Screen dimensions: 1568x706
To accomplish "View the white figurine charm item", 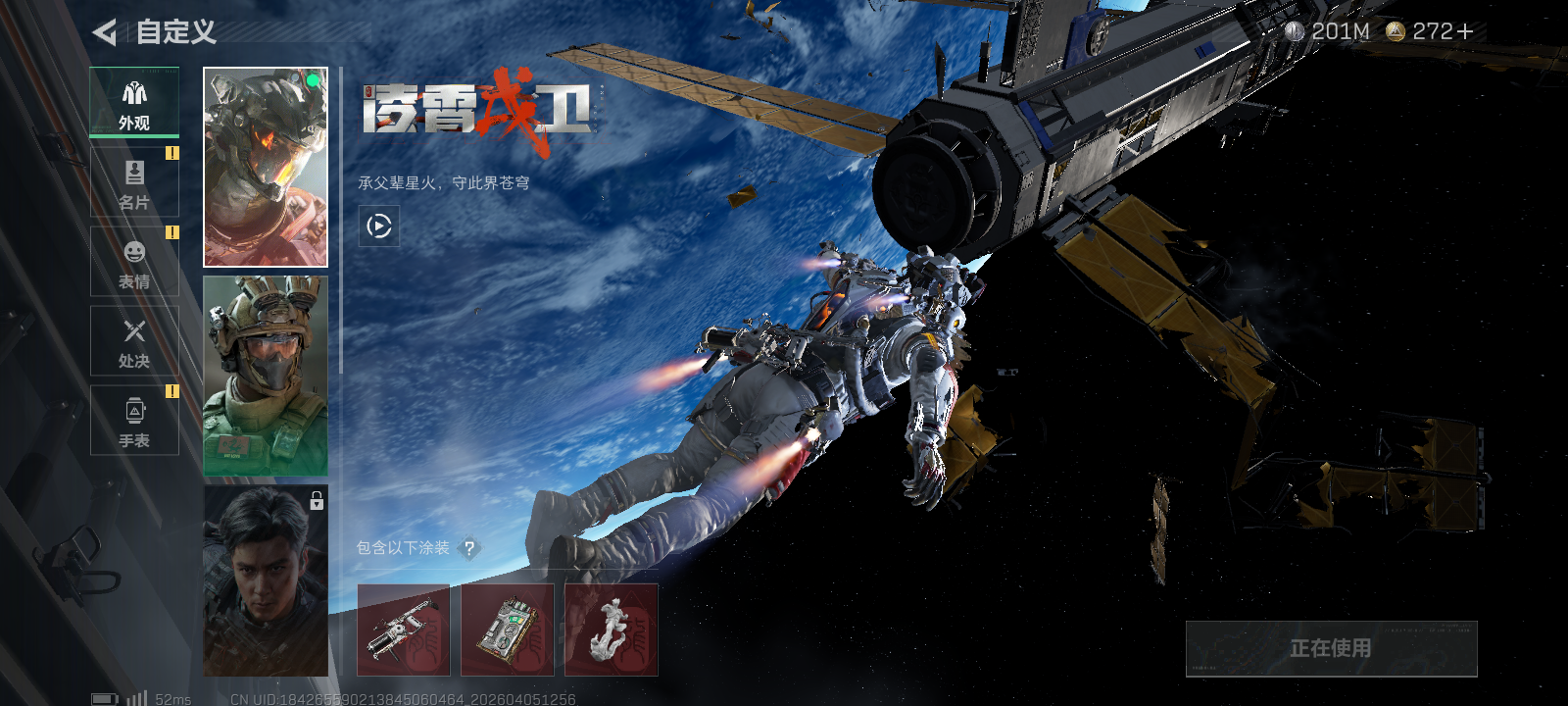I will point(612,630).
